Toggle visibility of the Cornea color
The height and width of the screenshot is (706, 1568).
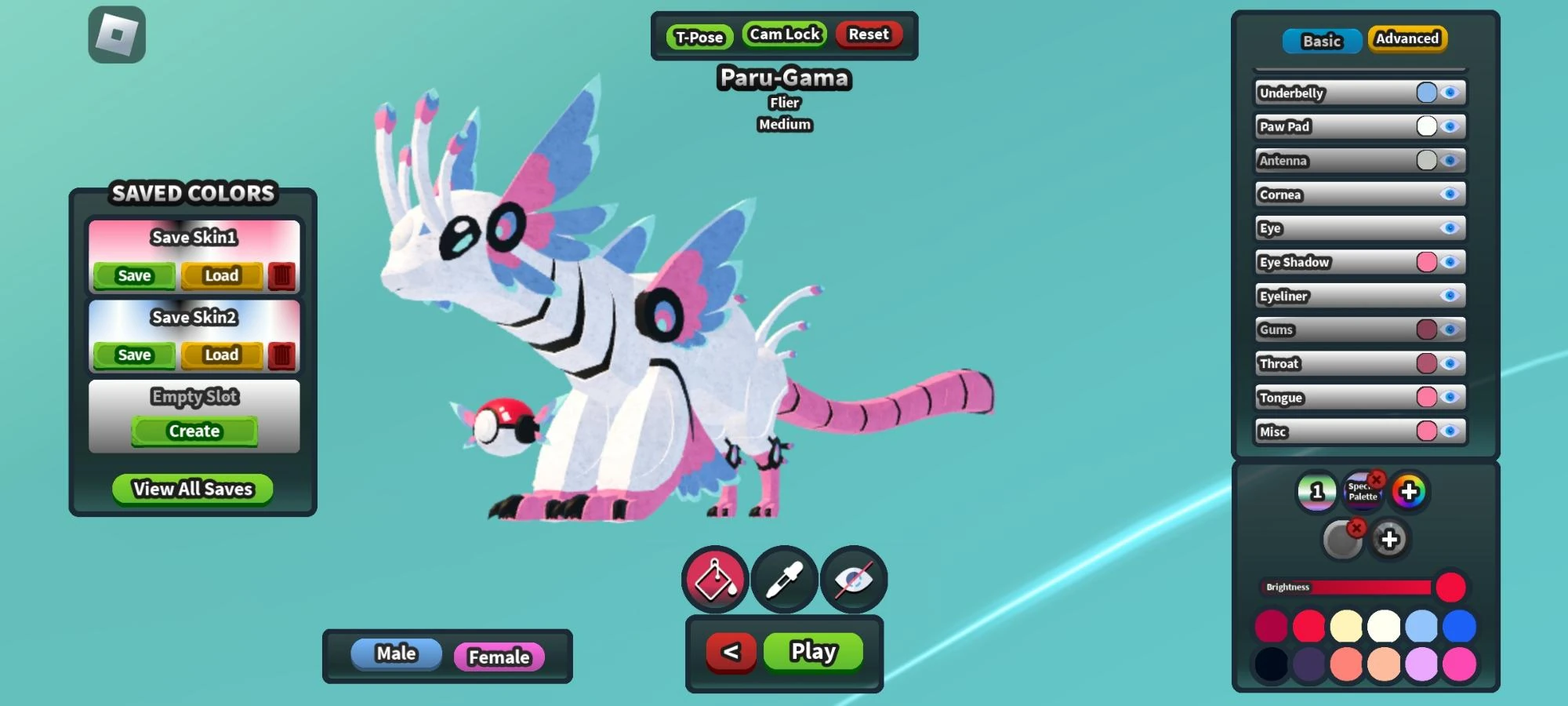point(1450,194)
